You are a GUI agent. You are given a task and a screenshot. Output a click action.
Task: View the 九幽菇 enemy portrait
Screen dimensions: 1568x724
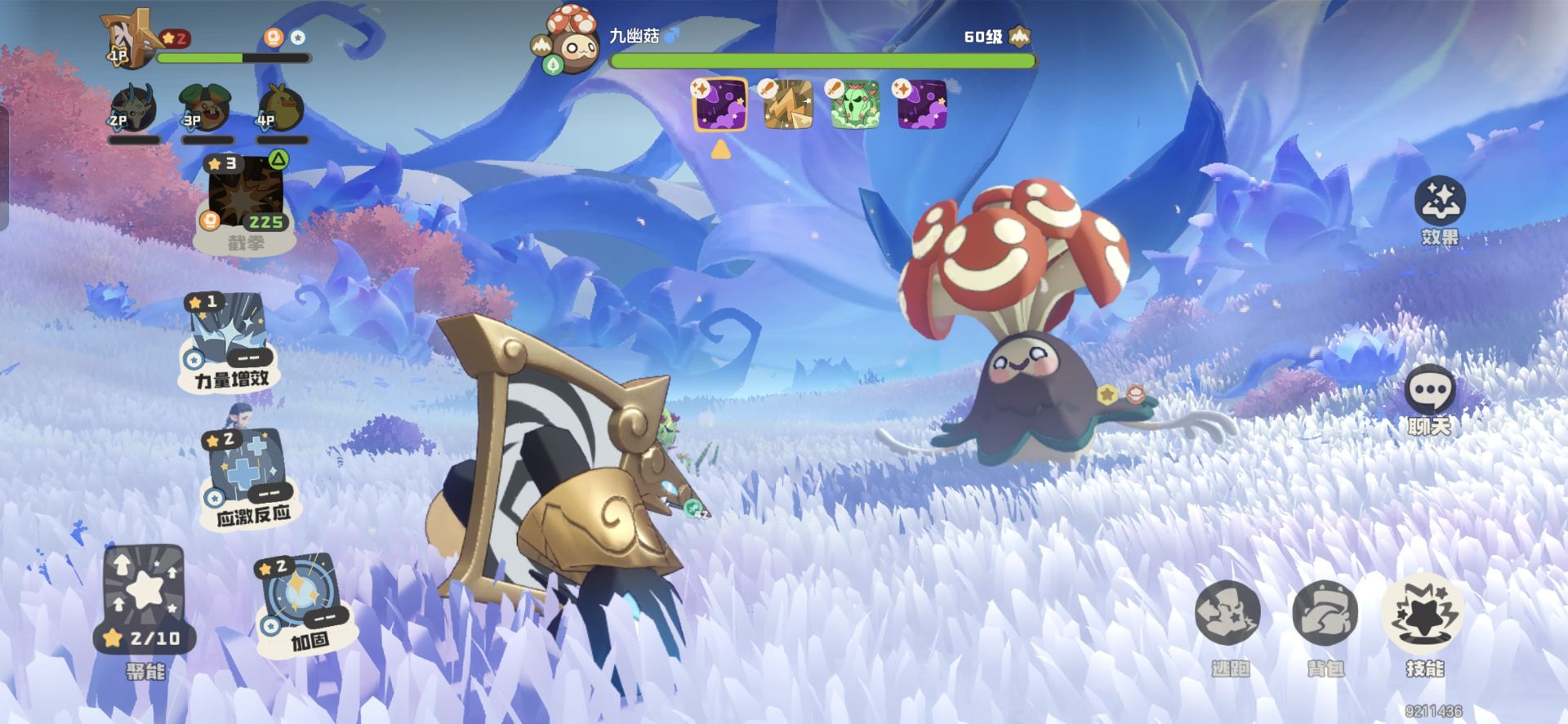tap(570, 41)
